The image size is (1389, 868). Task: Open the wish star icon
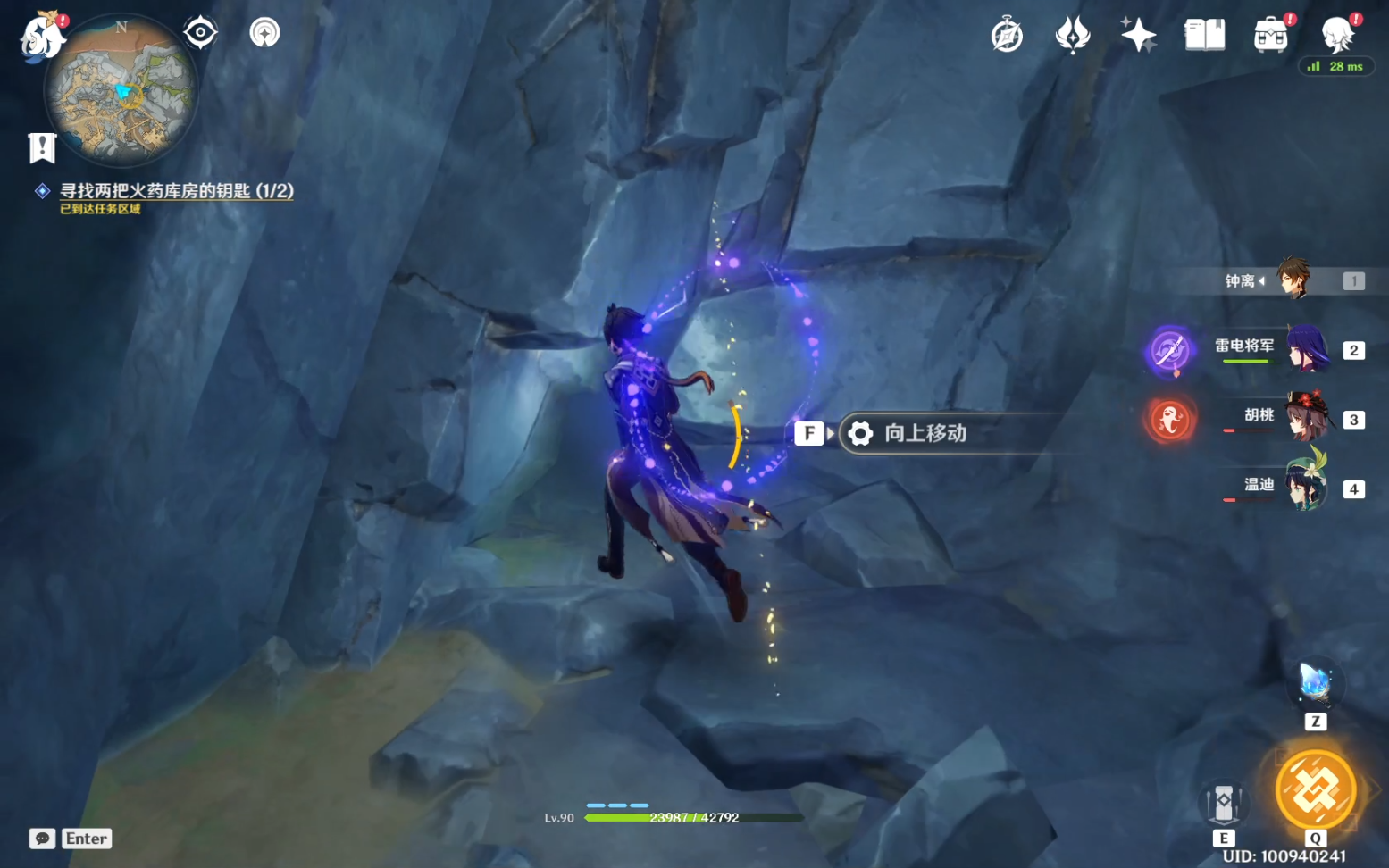tap(1138, 36)
